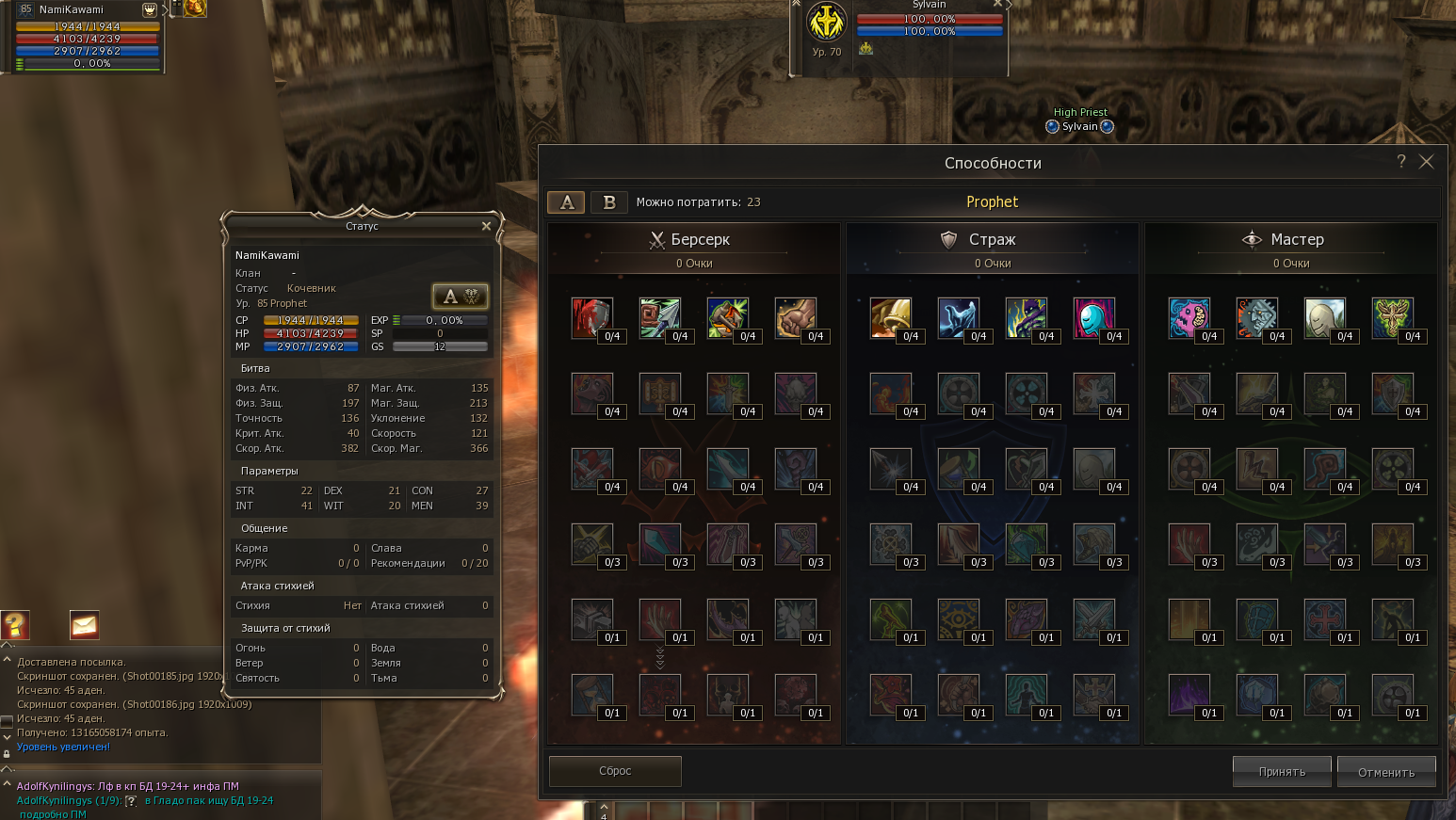Pick the clenched fist ability in Берсерк
This screenshot has width=1456, height=820.
click(x=795, y=317)
